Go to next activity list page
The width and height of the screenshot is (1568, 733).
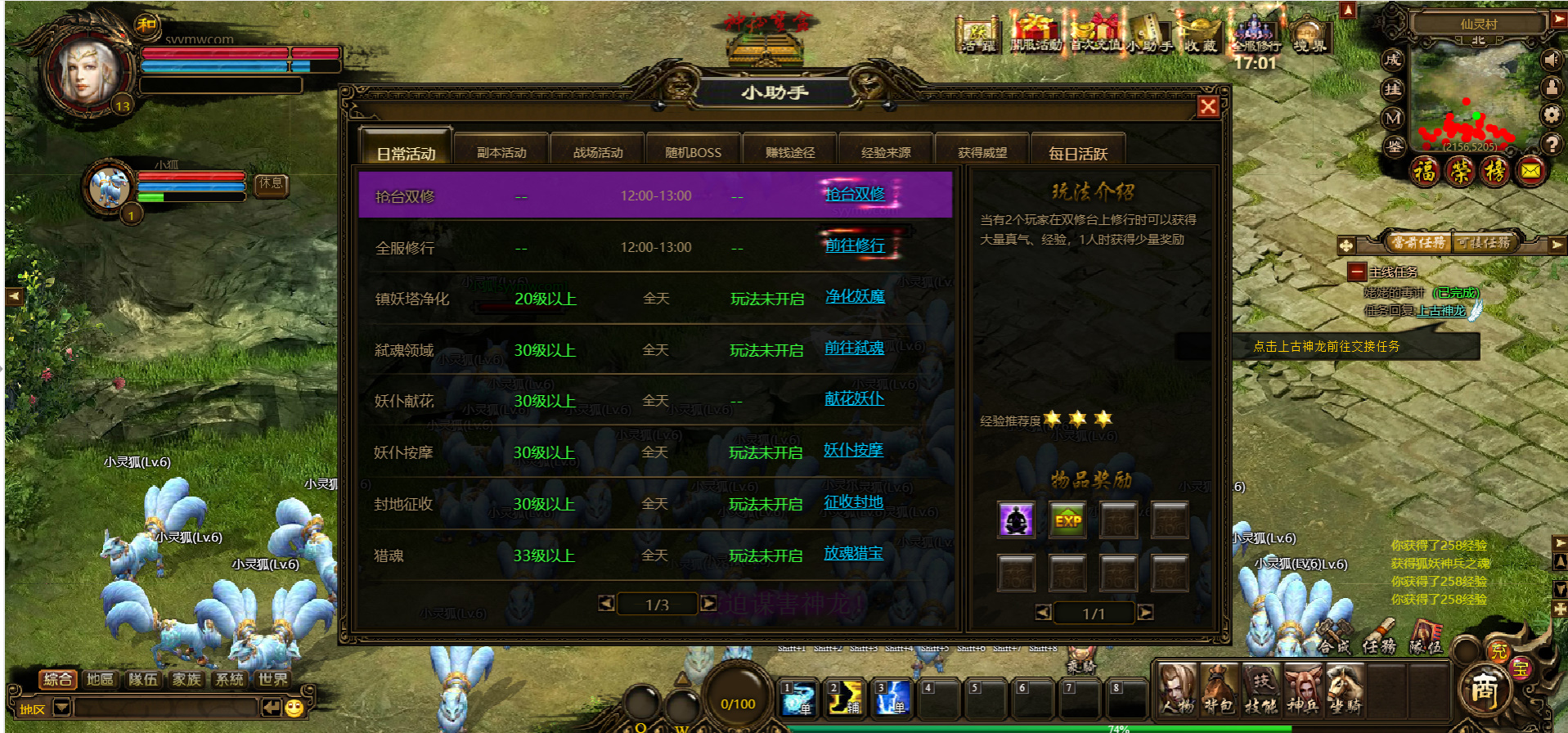[x=708, y=604]
